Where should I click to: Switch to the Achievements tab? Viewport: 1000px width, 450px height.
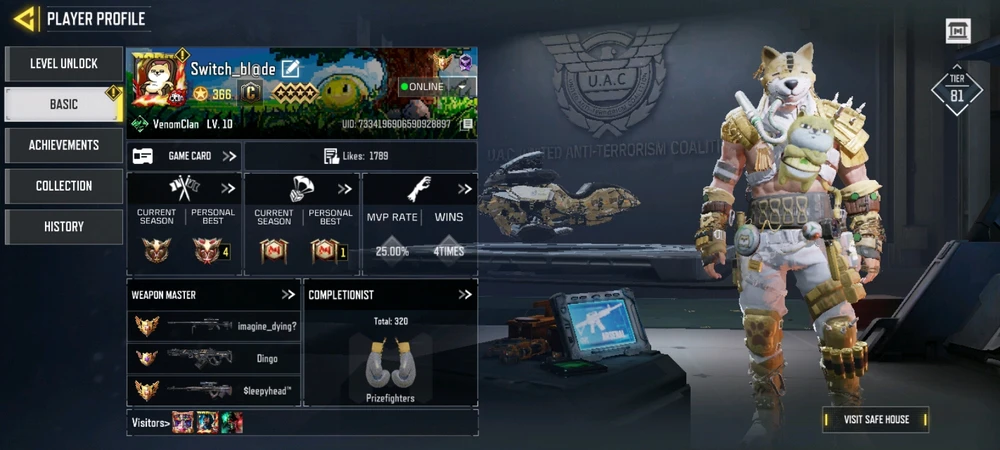63,145
